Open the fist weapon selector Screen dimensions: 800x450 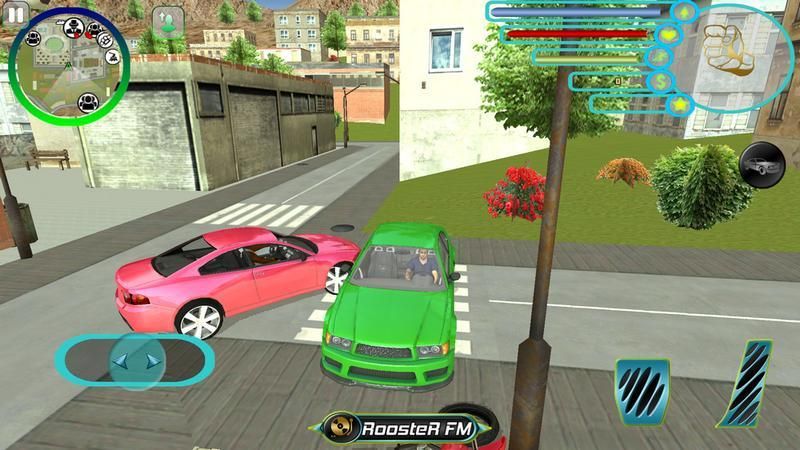726,50
